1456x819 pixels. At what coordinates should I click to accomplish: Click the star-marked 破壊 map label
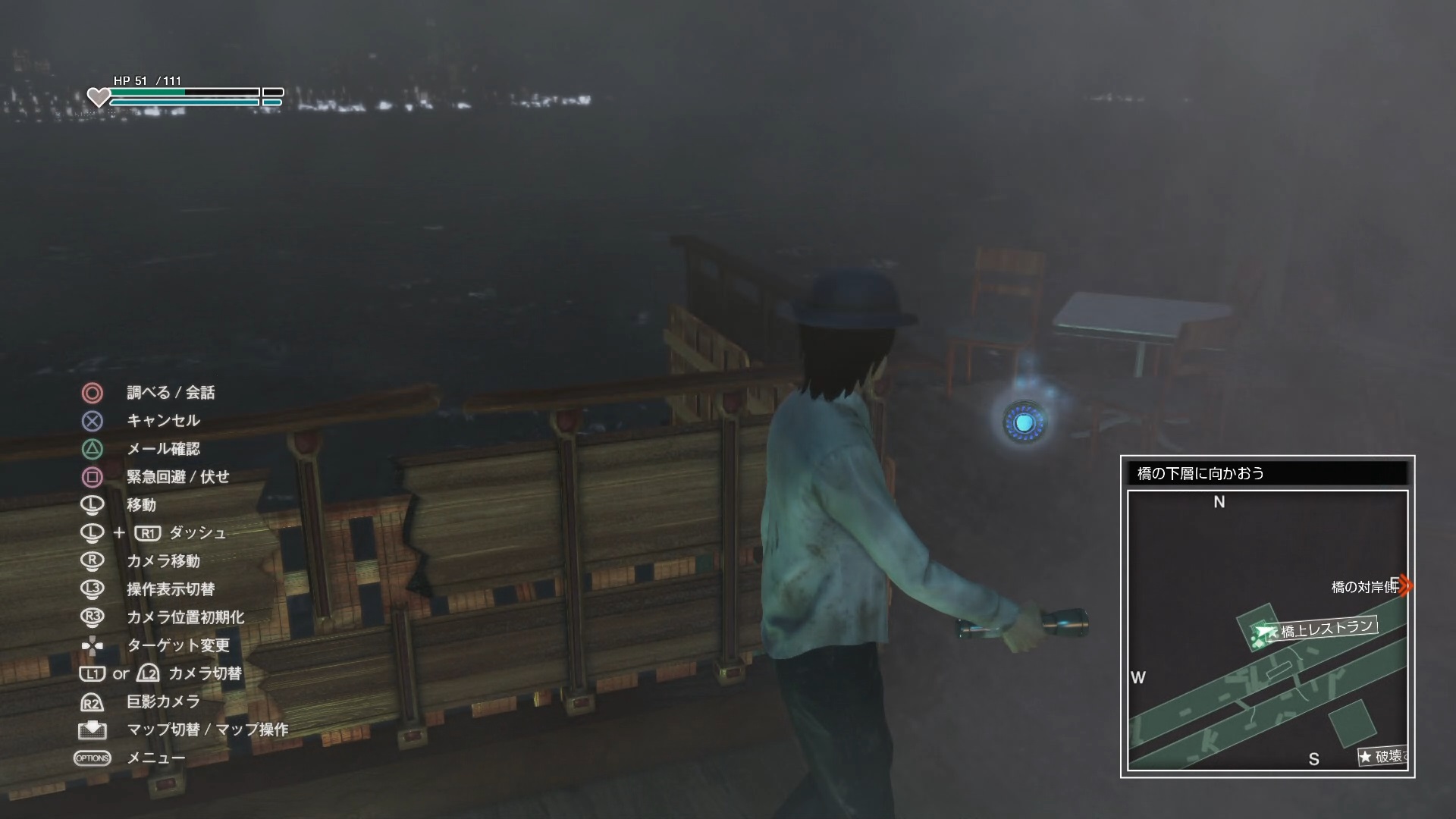point(1383,756)
